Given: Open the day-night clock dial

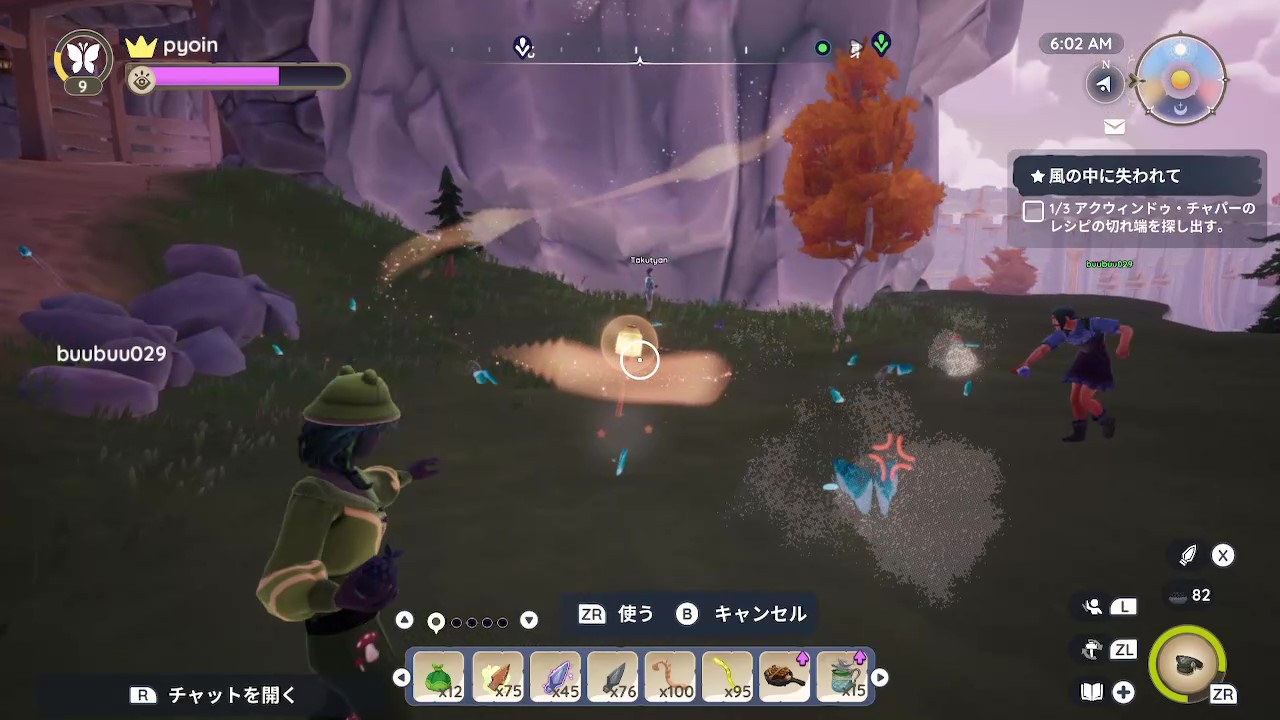Looking at the screenshot, I should [1181, 80].
